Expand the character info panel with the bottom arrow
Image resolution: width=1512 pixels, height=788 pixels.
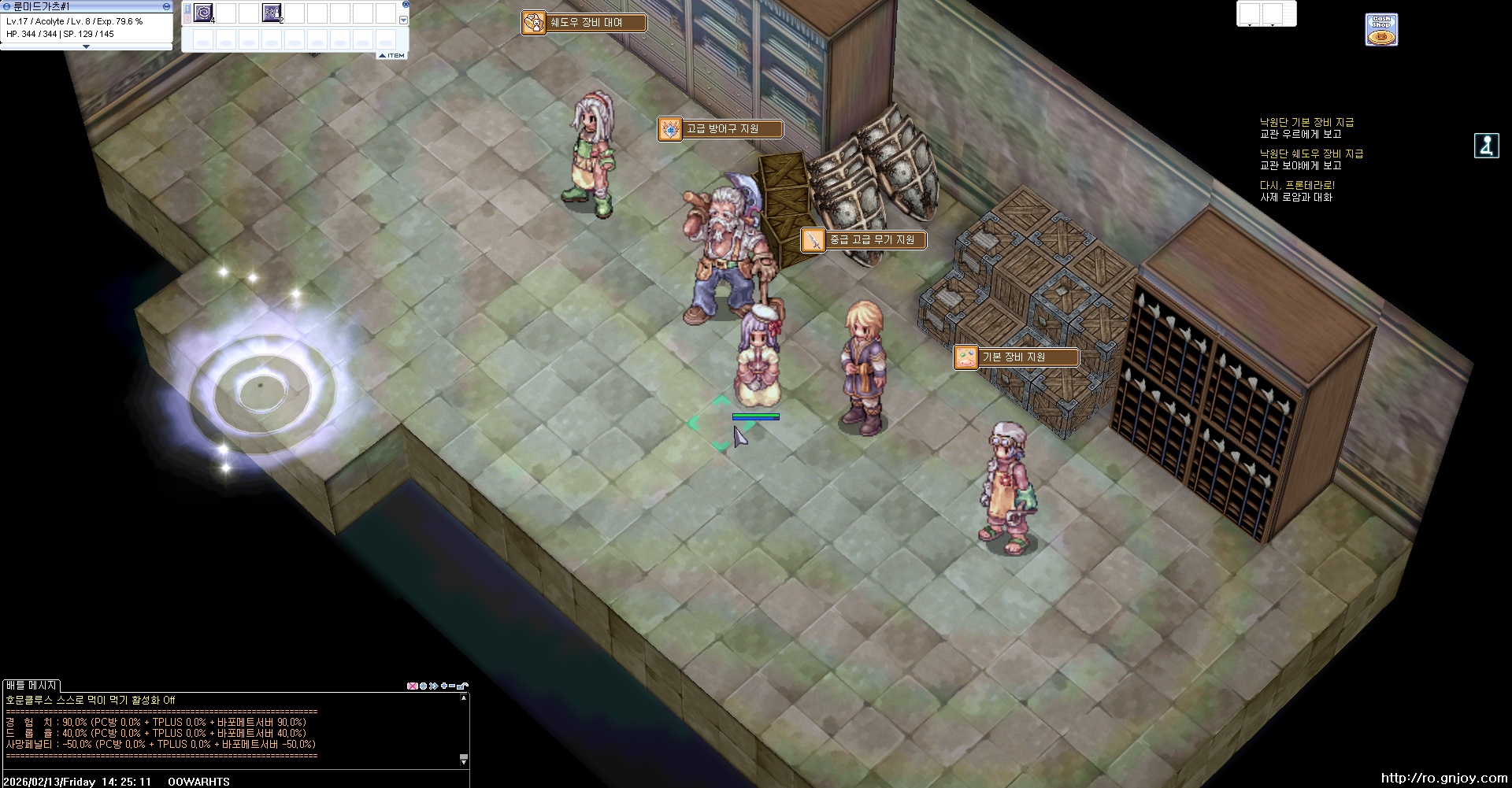click(86, 46)
